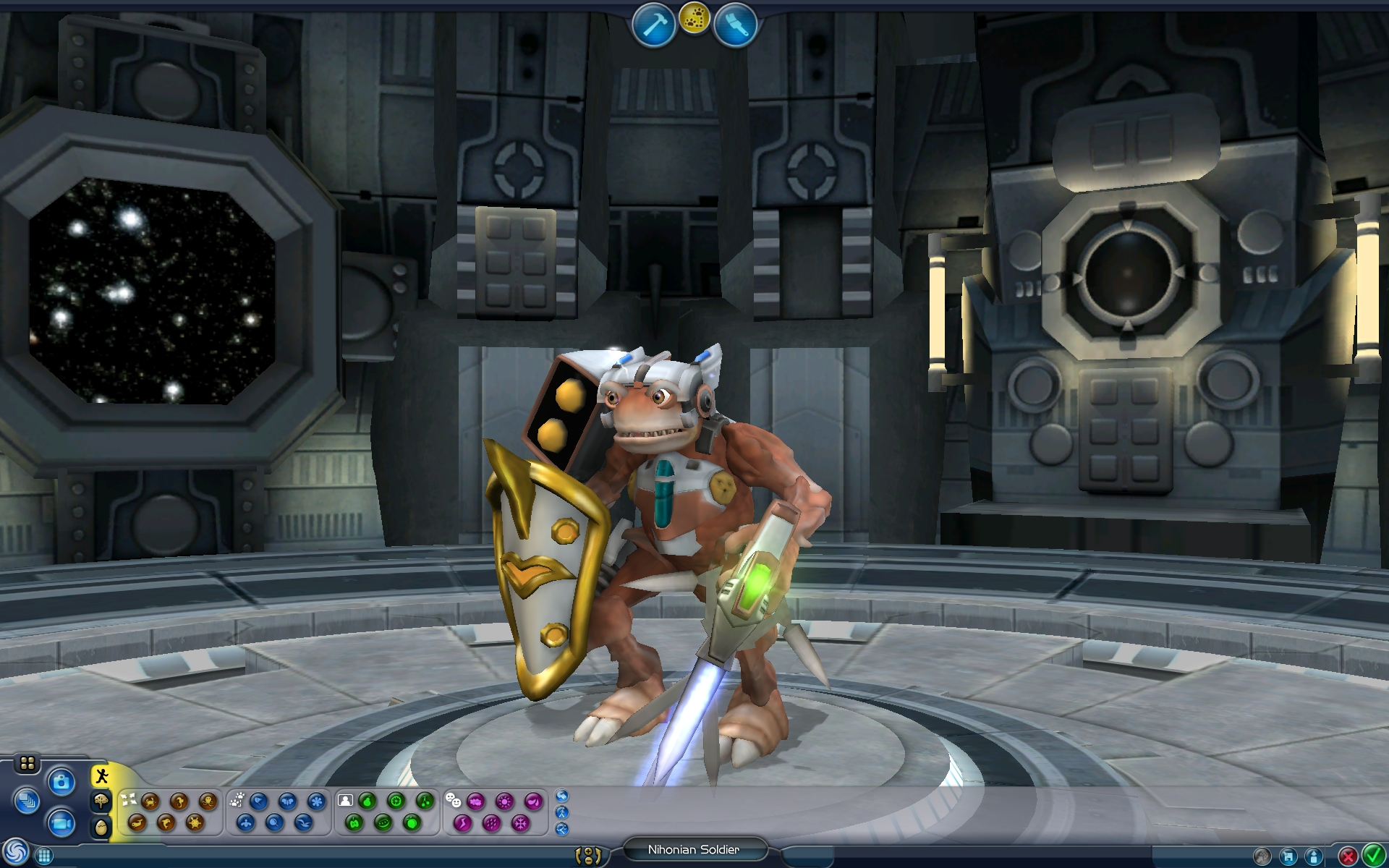1389x868 pixels.
Task: Select the paw print test drive mode
Action: pos(694,20)
